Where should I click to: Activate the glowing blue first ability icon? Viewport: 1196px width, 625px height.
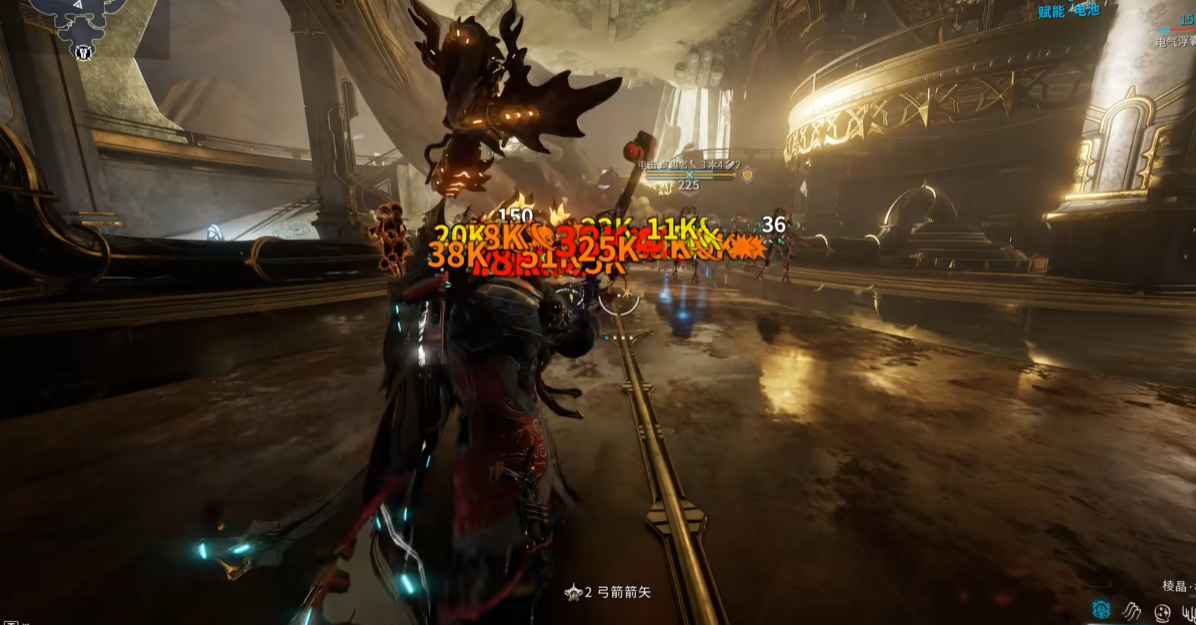[1101, 609]
